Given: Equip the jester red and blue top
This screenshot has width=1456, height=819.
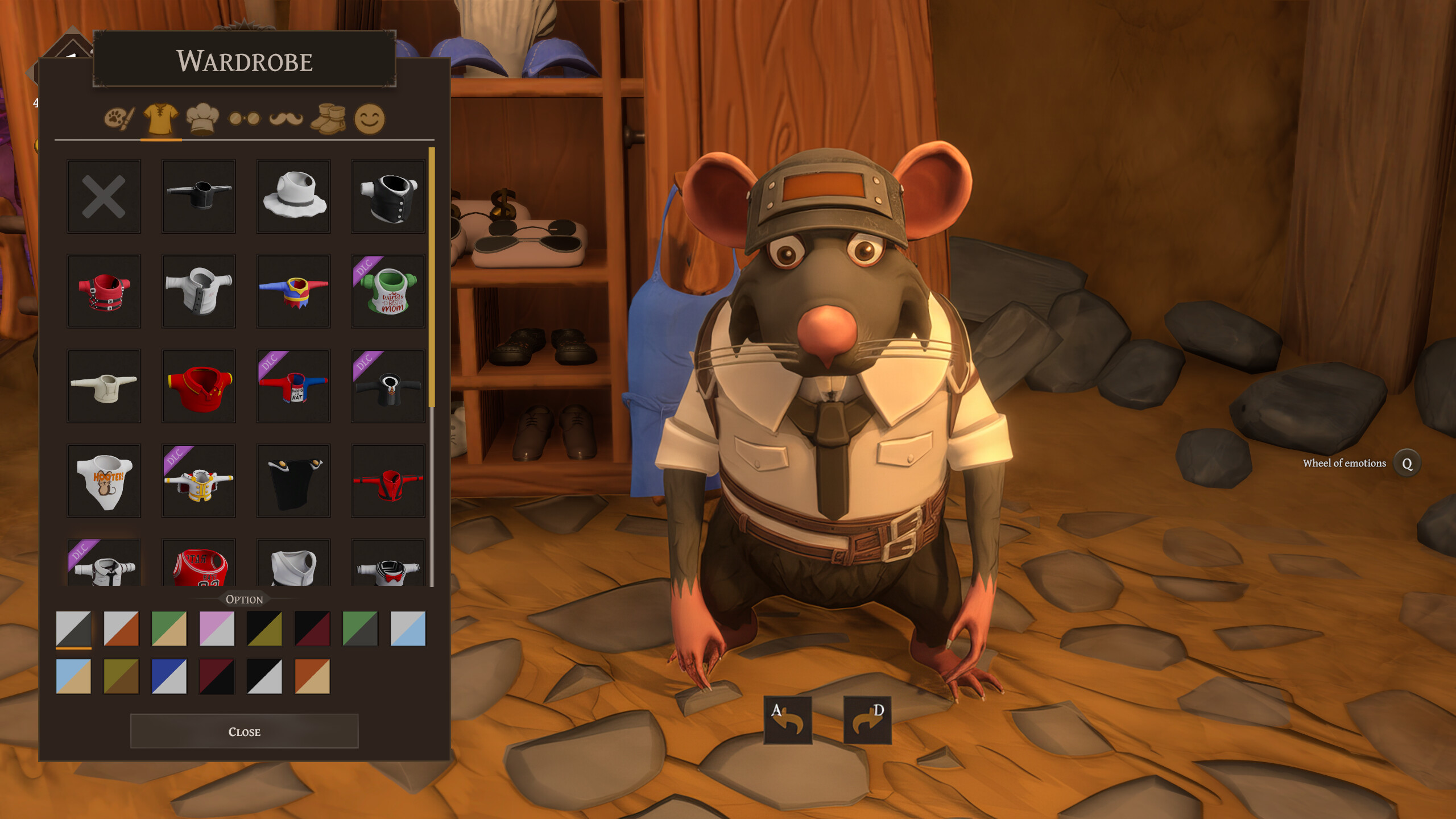Looking at the screenshot, I should pyautogui.click(x=294, y=291).
